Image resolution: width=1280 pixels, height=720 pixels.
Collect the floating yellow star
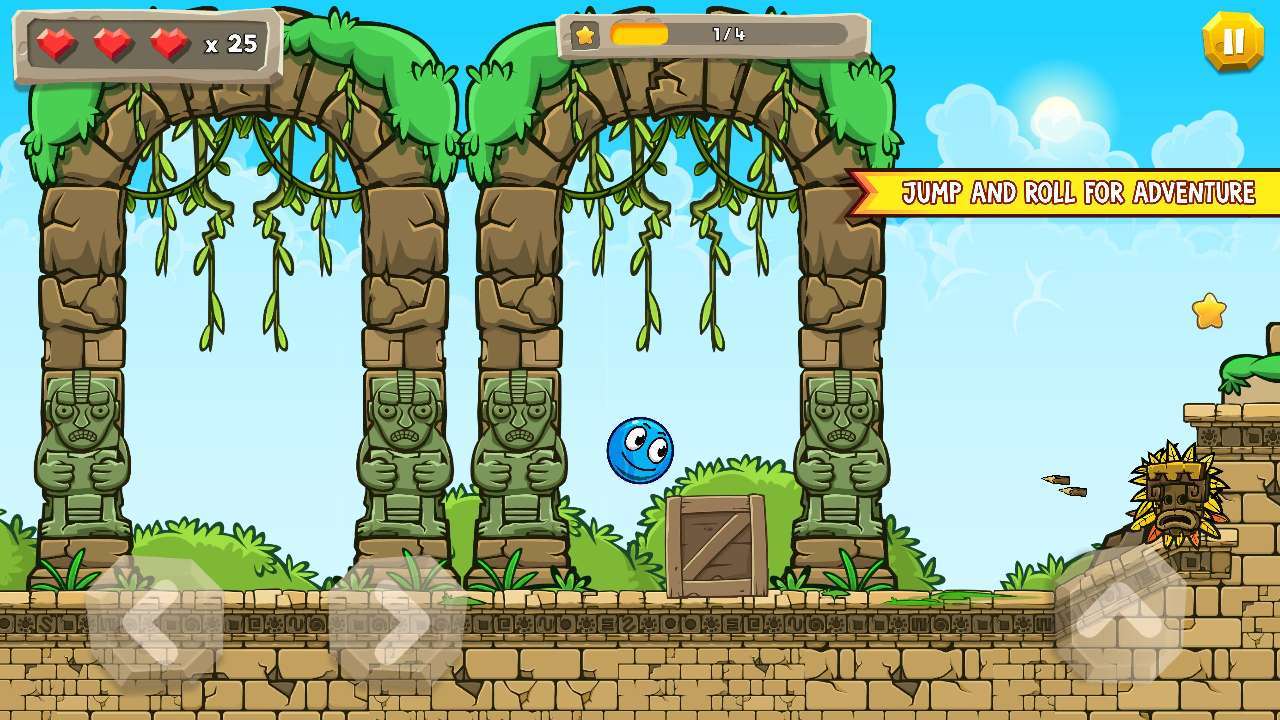(x=1211, y=311)
